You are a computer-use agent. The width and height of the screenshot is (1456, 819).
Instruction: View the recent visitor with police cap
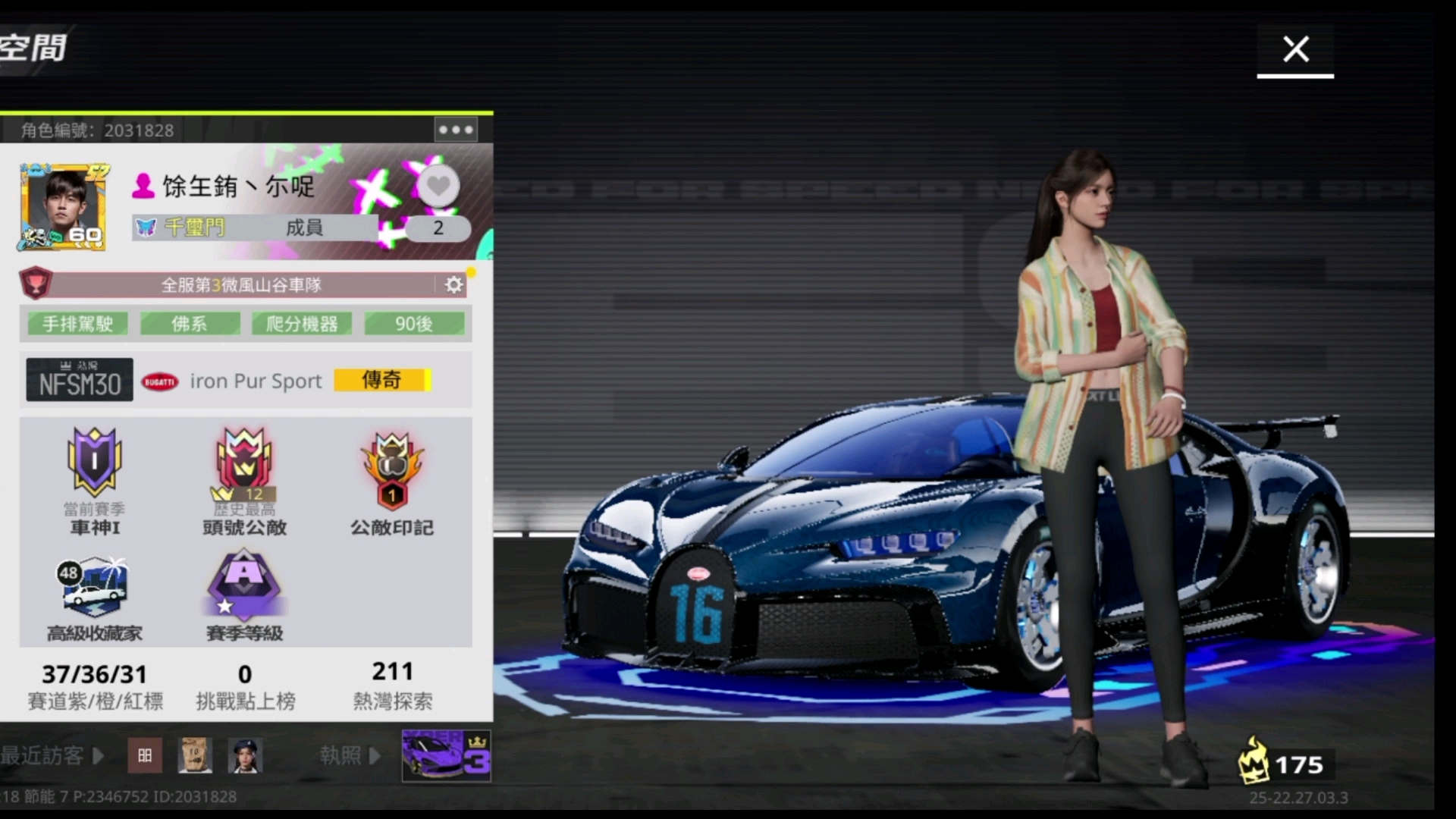pyautogui.click(x=245, y=755)
